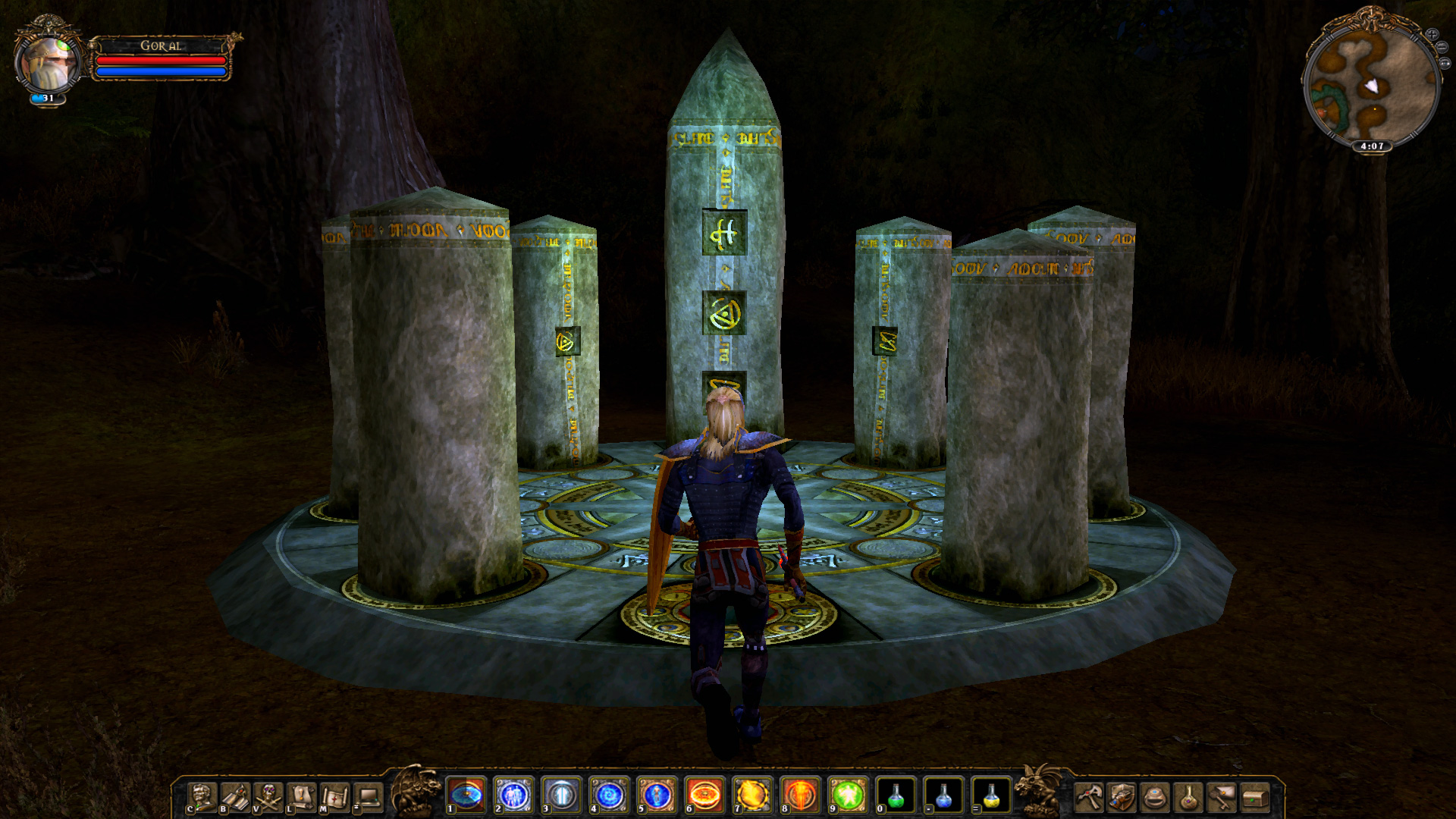Open the shield and gauntlet equipment icon
The width and height of the screenshot is (1456, 819).
(x=1122, y=798)
